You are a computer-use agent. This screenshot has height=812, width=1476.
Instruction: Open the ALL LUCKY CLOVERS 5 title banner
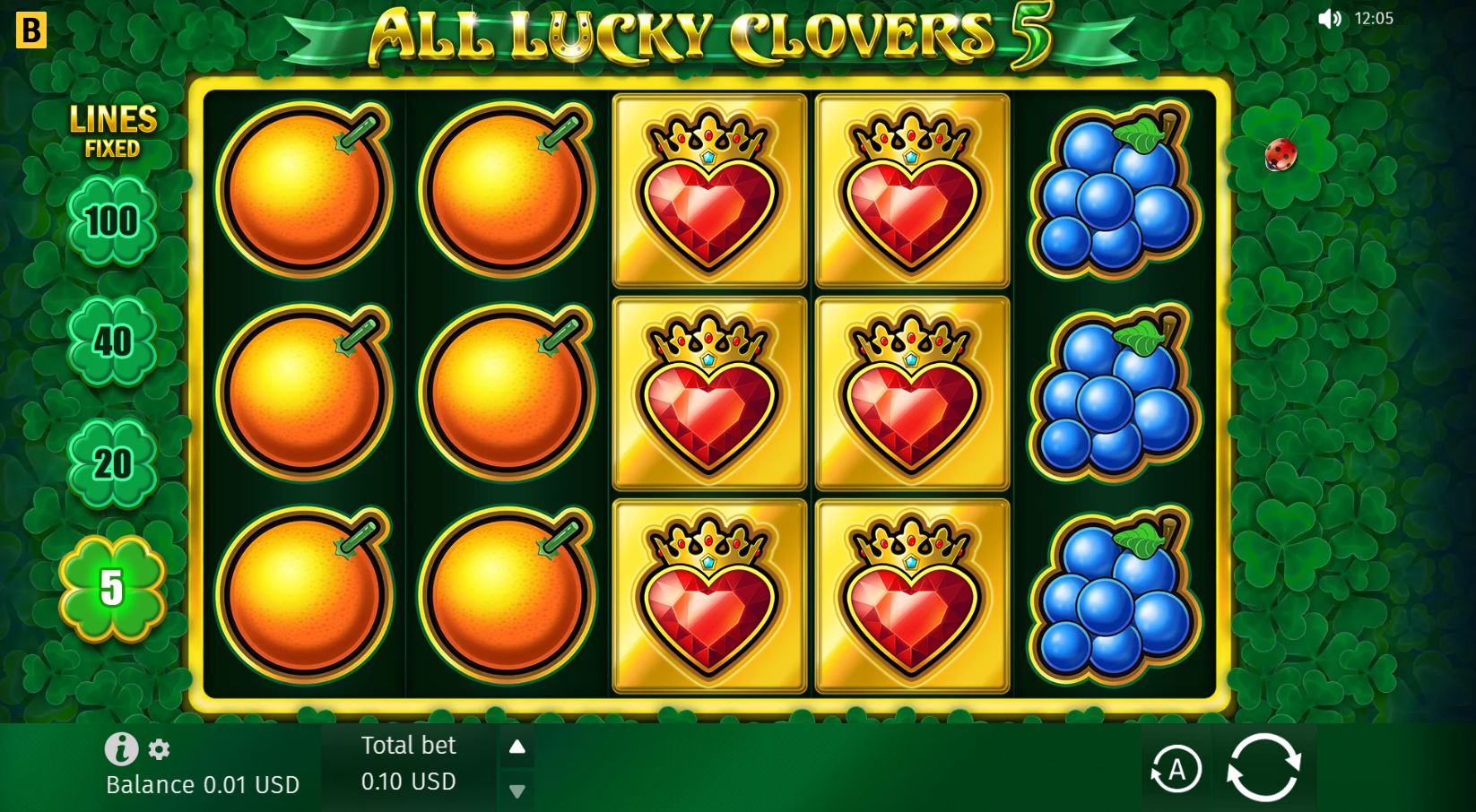(x=708, y=38)
